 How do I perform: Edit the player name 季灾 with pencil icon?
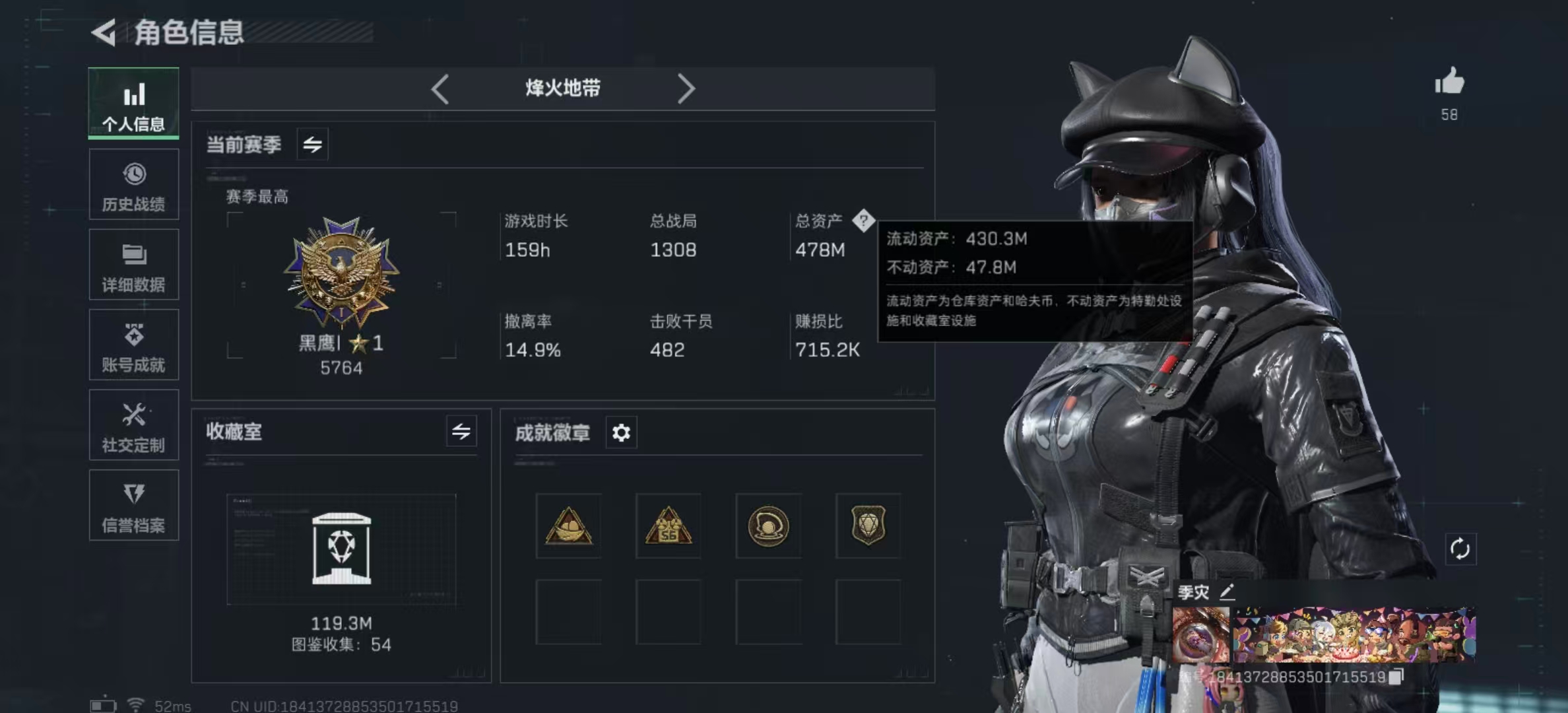coord(1227,592)
